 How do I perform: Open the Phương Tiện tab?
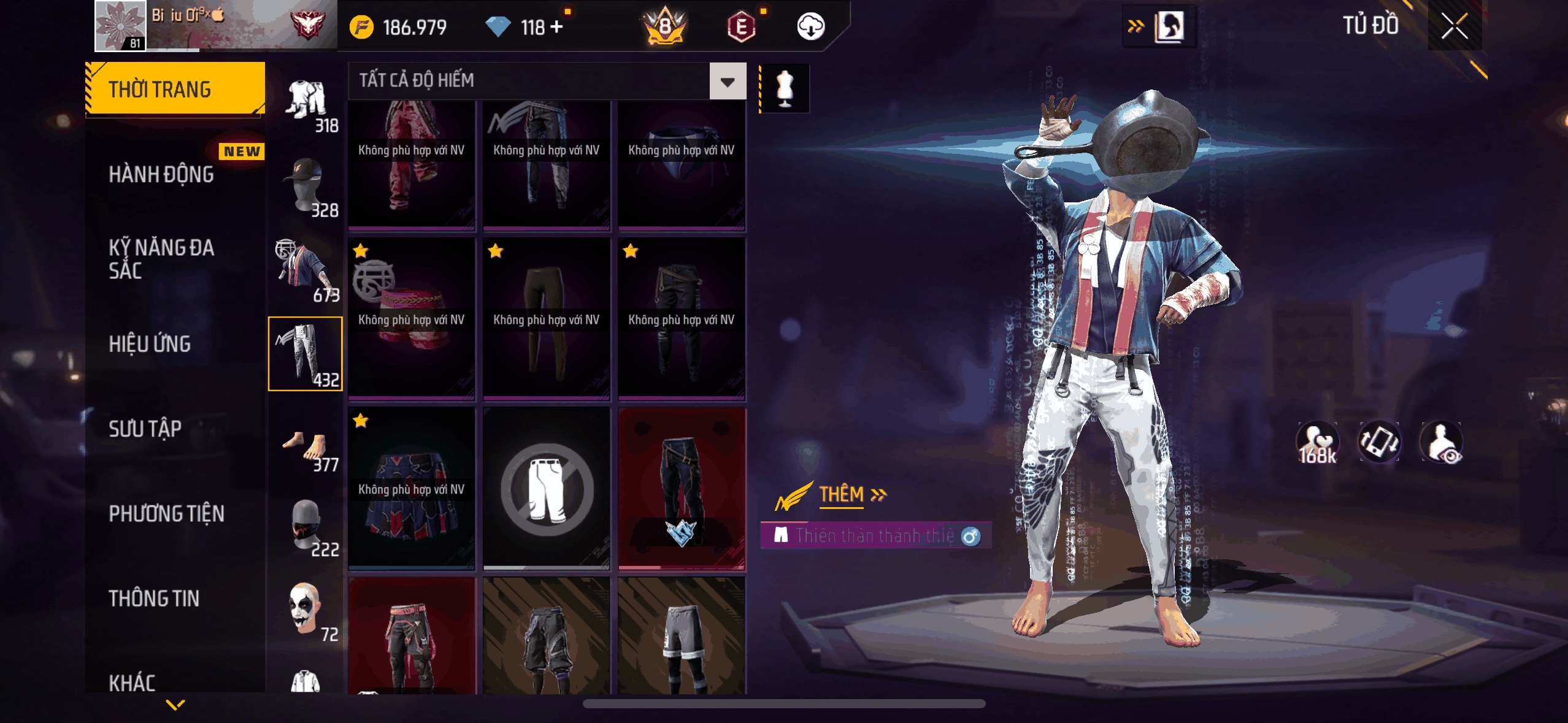pos(166,513)
